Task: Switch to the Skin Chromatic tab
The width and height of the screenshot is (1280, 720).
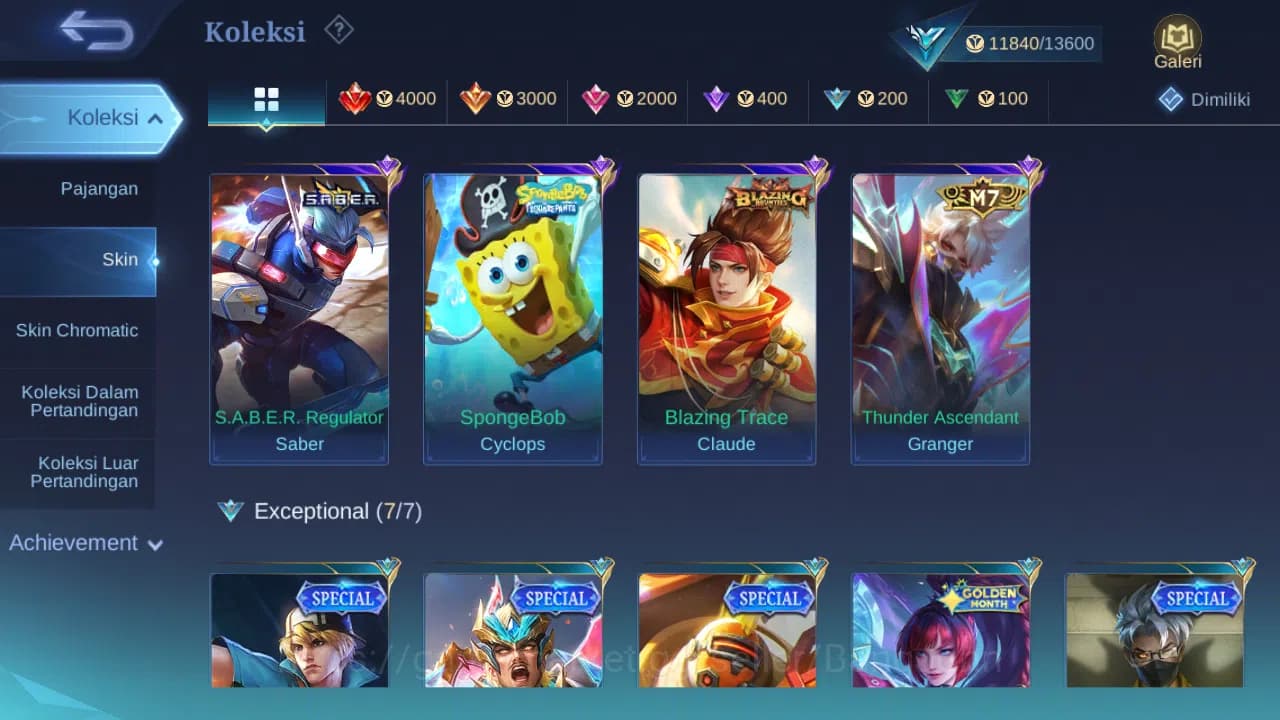Action: [78, 330]
